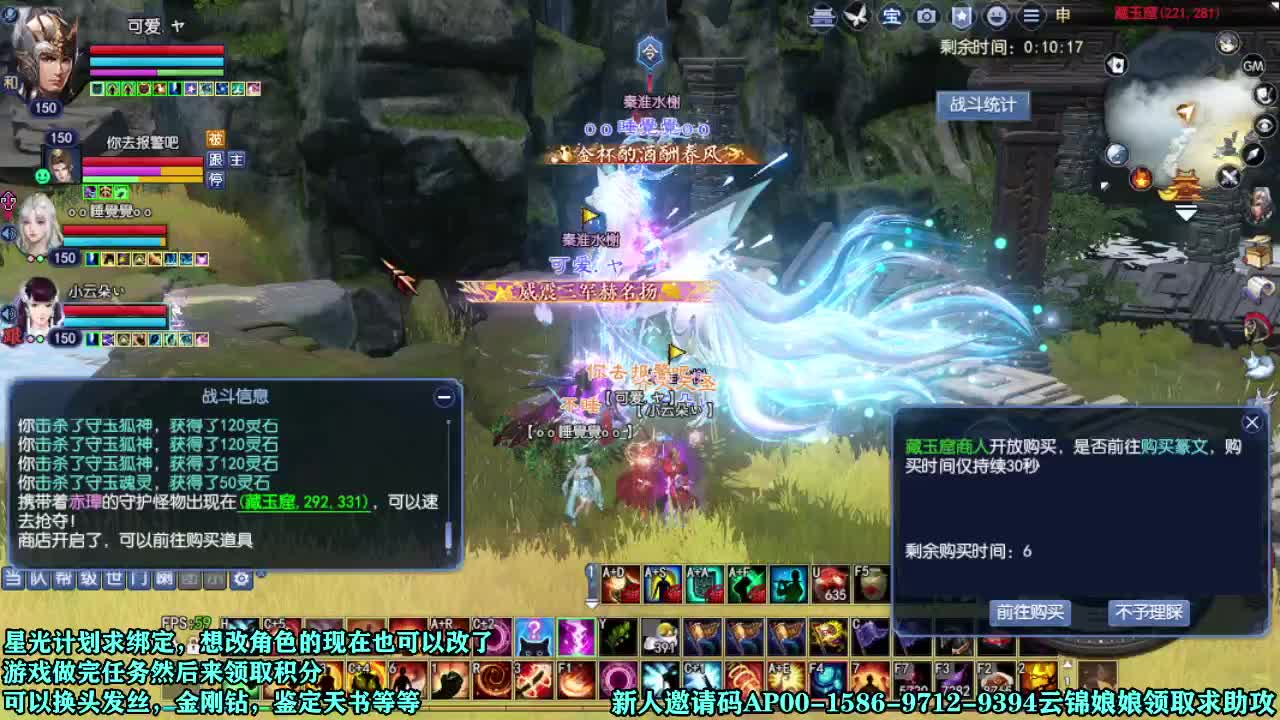Click the 宝 treasure icon in top toolbar
The image size is (1280, 720).
(892, 15)
